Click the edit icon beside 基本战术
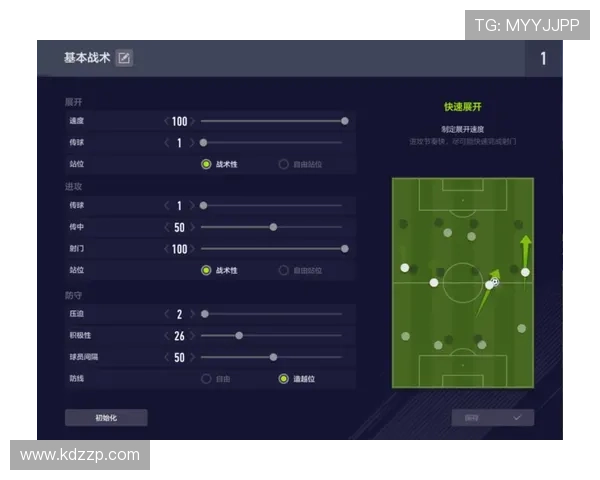This screenshot has width=600, height=480. point(124,58)
